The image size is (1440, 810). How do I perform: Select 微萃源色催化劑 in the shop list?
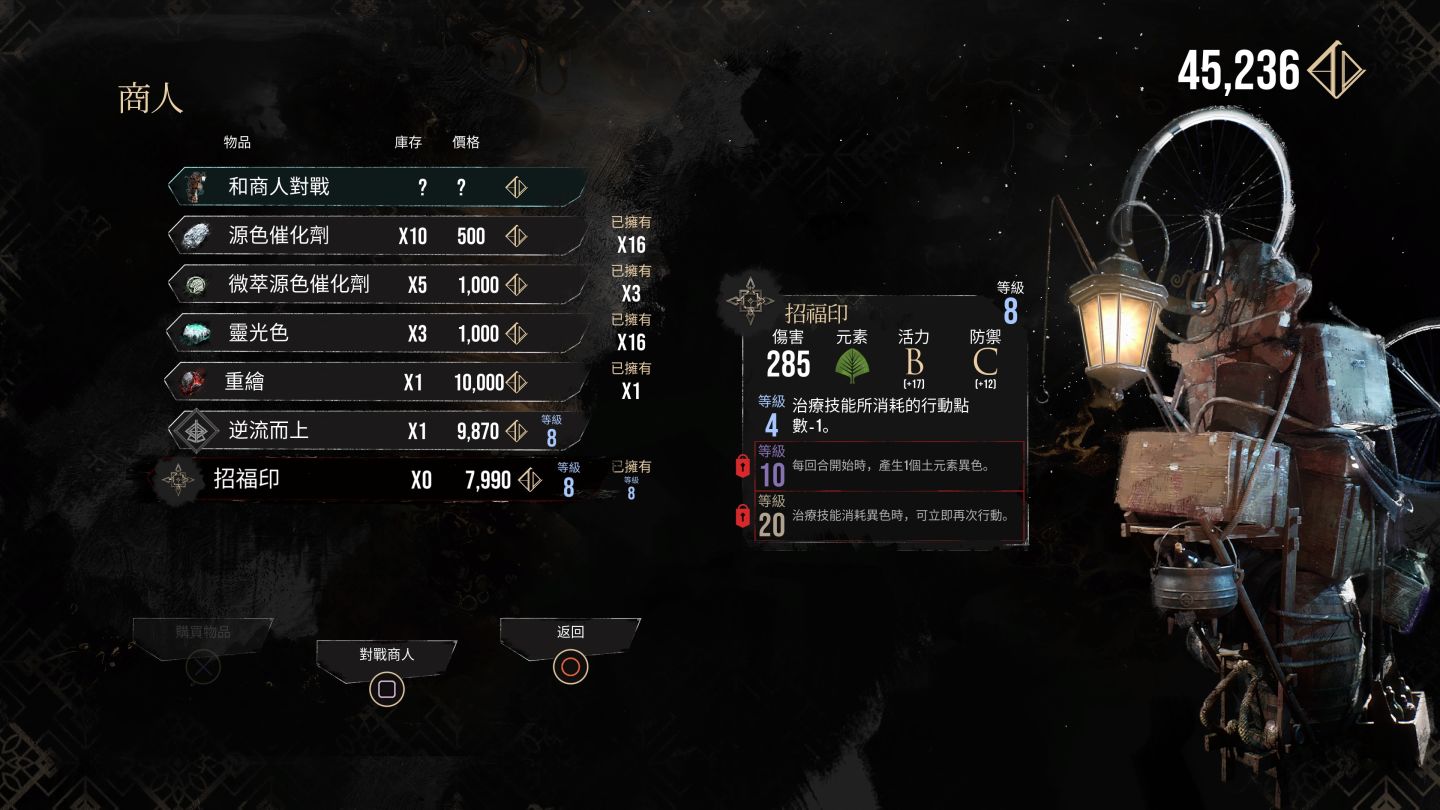(x=378, y=284)
